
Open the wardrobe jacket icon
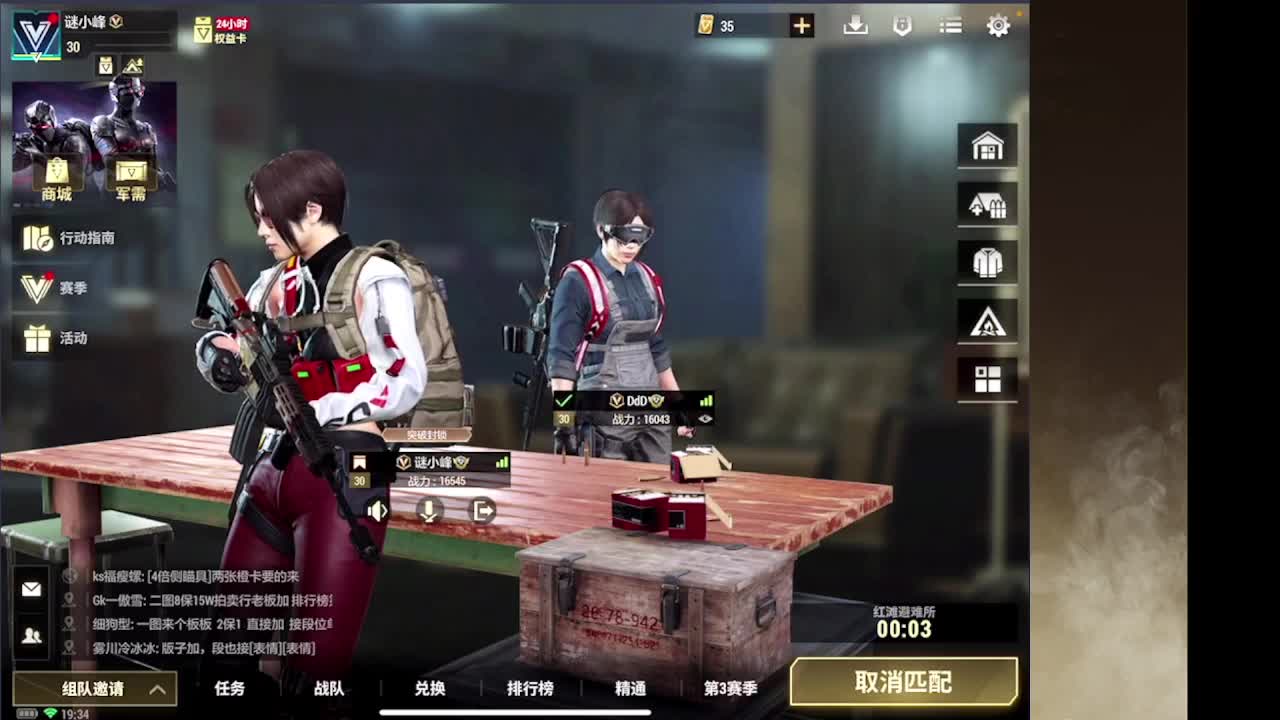(x=987, y=262)
